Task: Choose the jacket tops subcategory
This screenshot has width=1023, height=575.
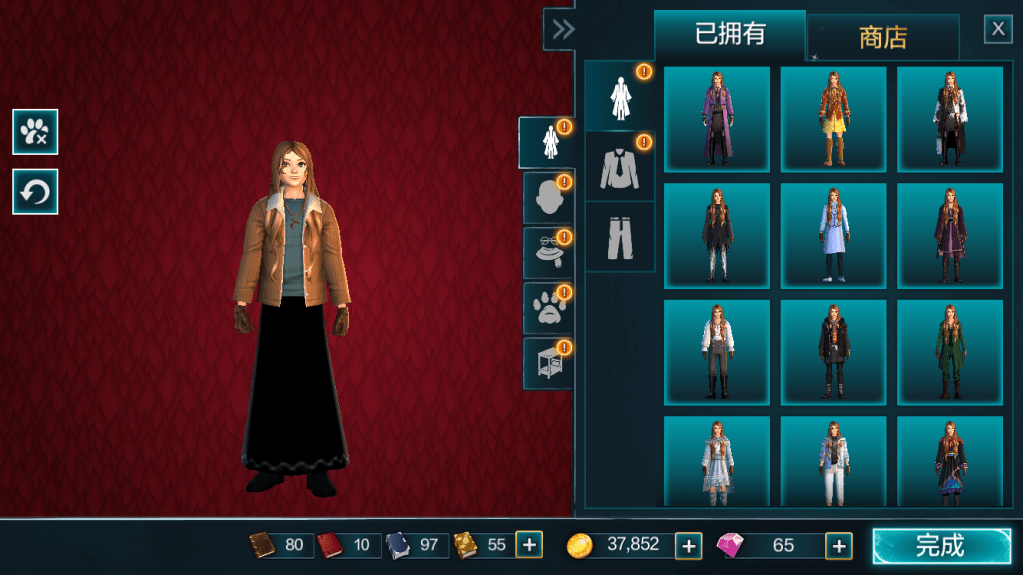Action: pyautogui.click(x=619, y=166)
